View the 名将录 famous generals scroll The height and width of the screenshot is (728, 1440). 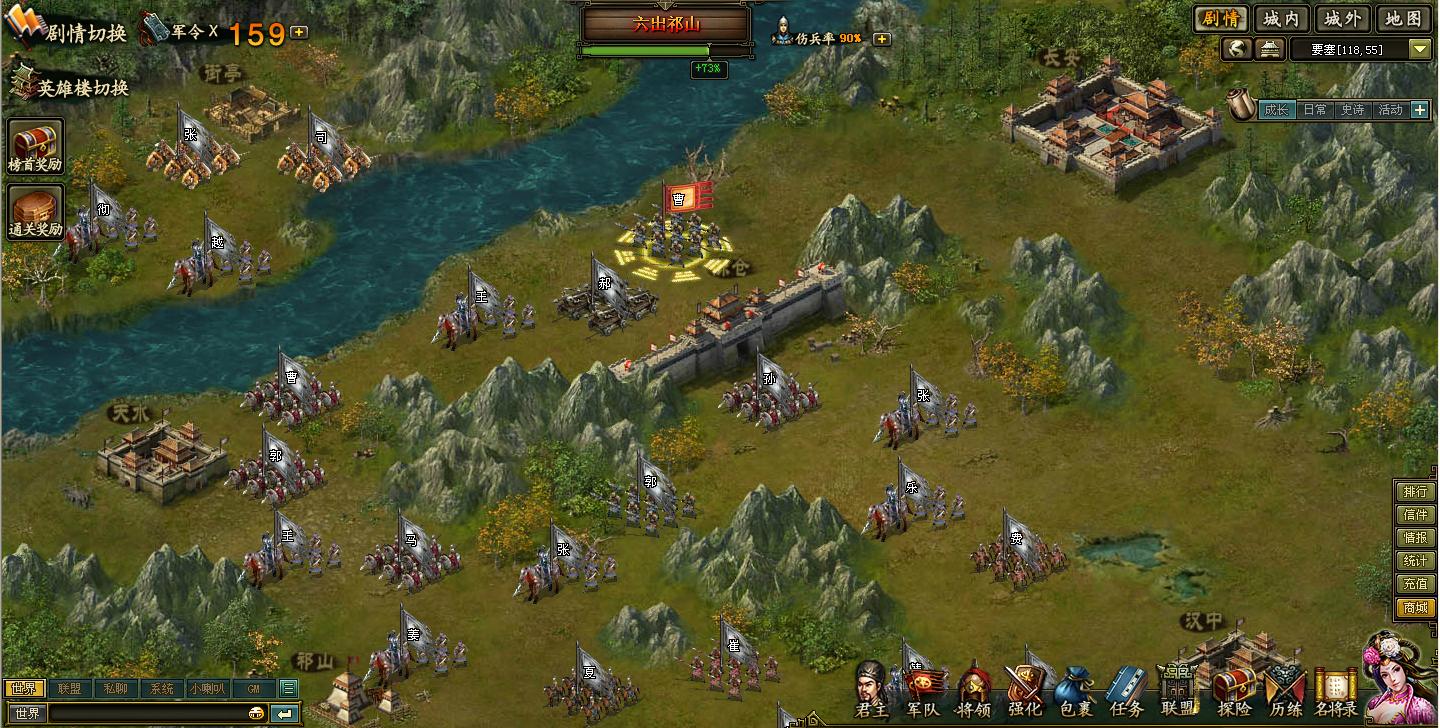(x=1336, y=690)
